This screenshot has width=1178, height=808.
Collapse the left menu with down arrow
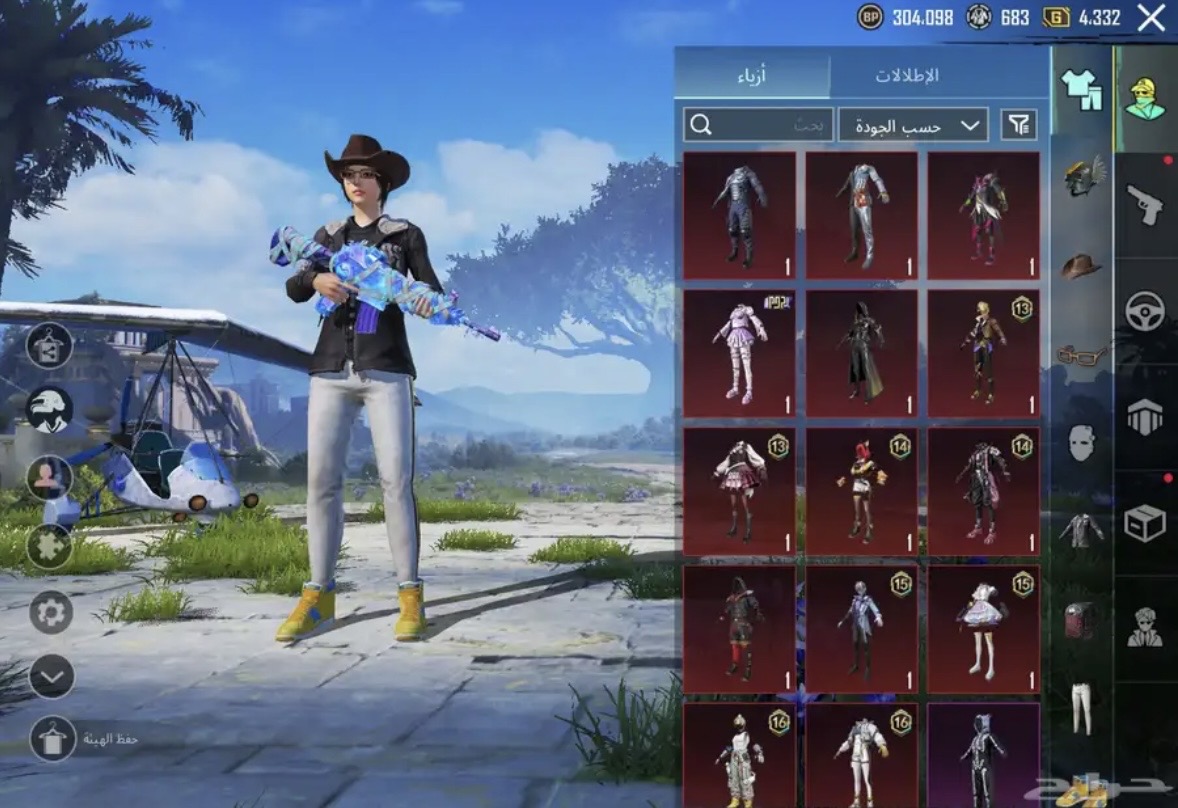pyautogui.click(x=51, y=676)
